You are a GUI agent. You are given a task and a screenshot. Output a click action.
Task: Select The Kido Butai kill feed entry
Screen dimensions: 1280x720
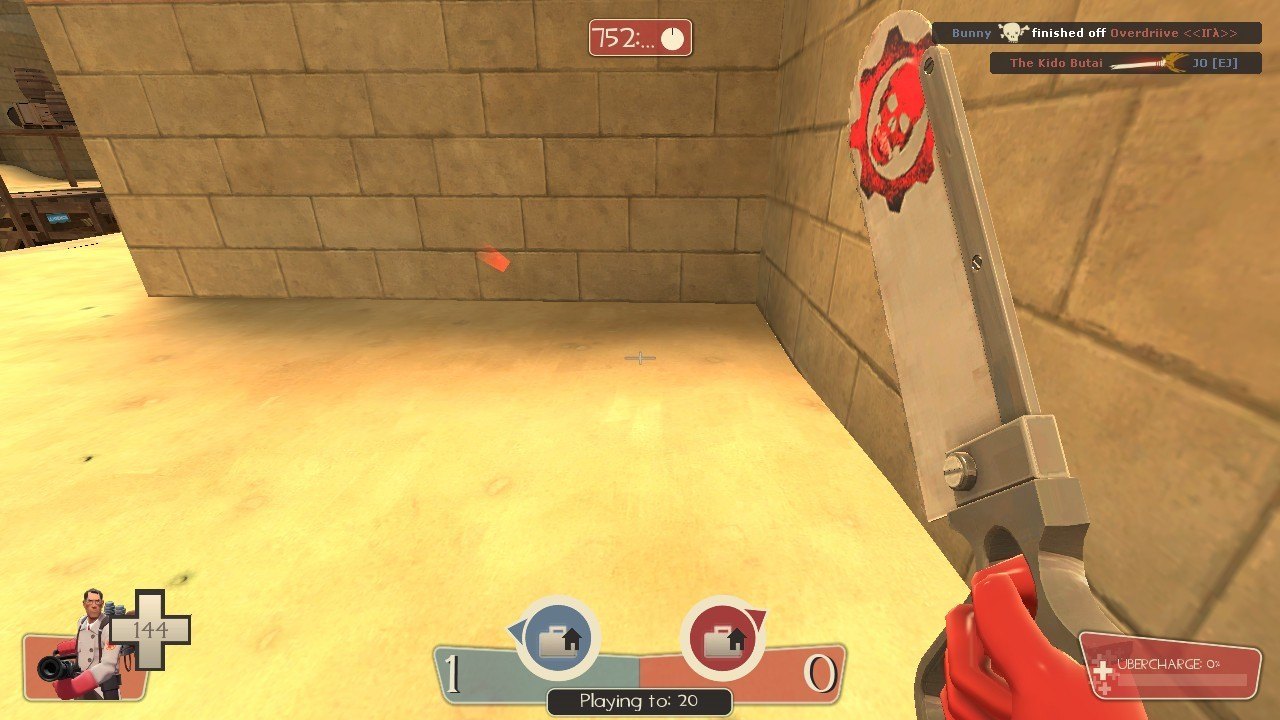(1125, 63)
